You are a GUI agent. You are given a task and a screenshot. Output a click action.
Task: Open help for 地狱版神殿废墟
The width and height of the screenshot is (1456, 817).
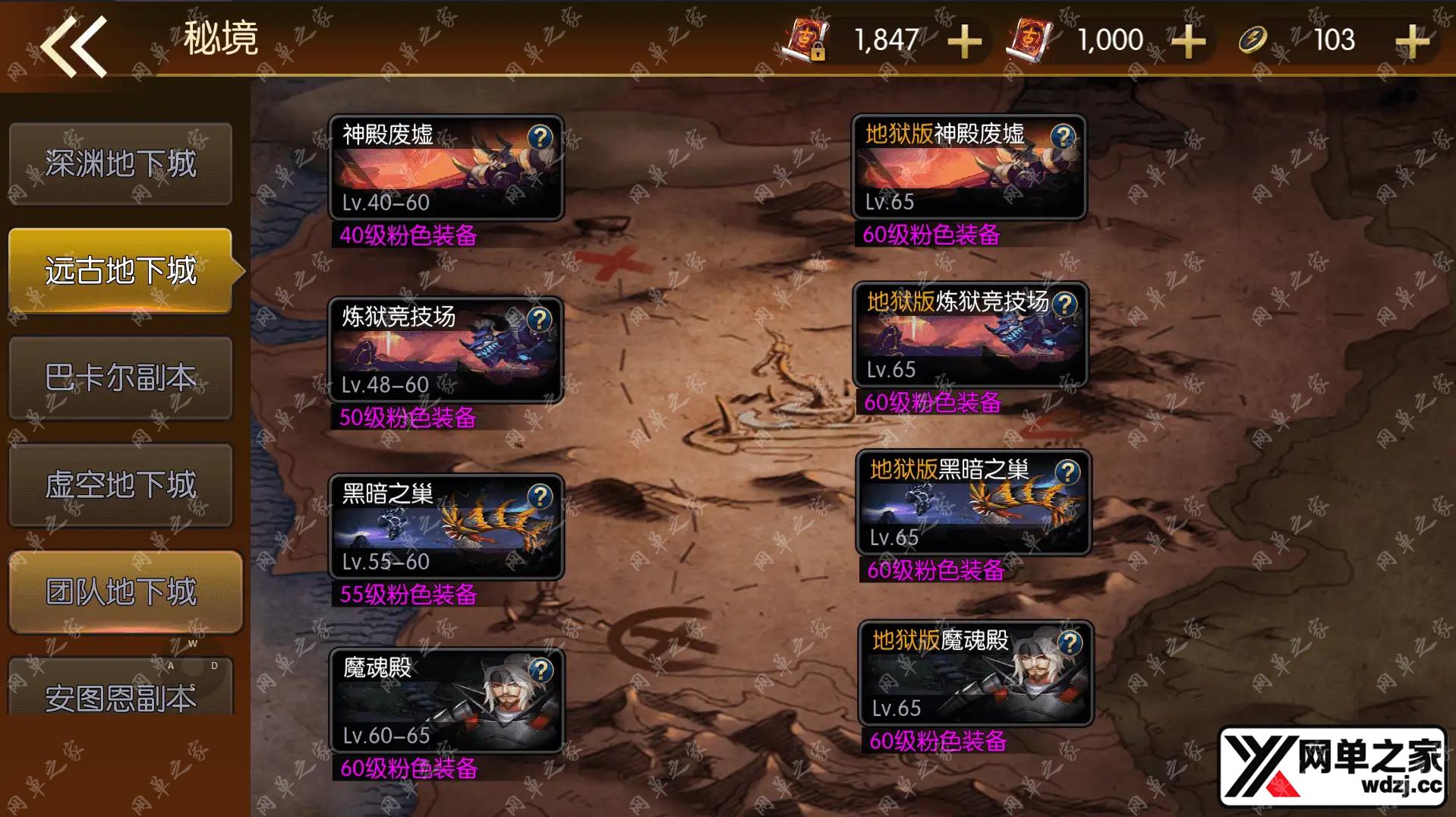point(1062,137)
